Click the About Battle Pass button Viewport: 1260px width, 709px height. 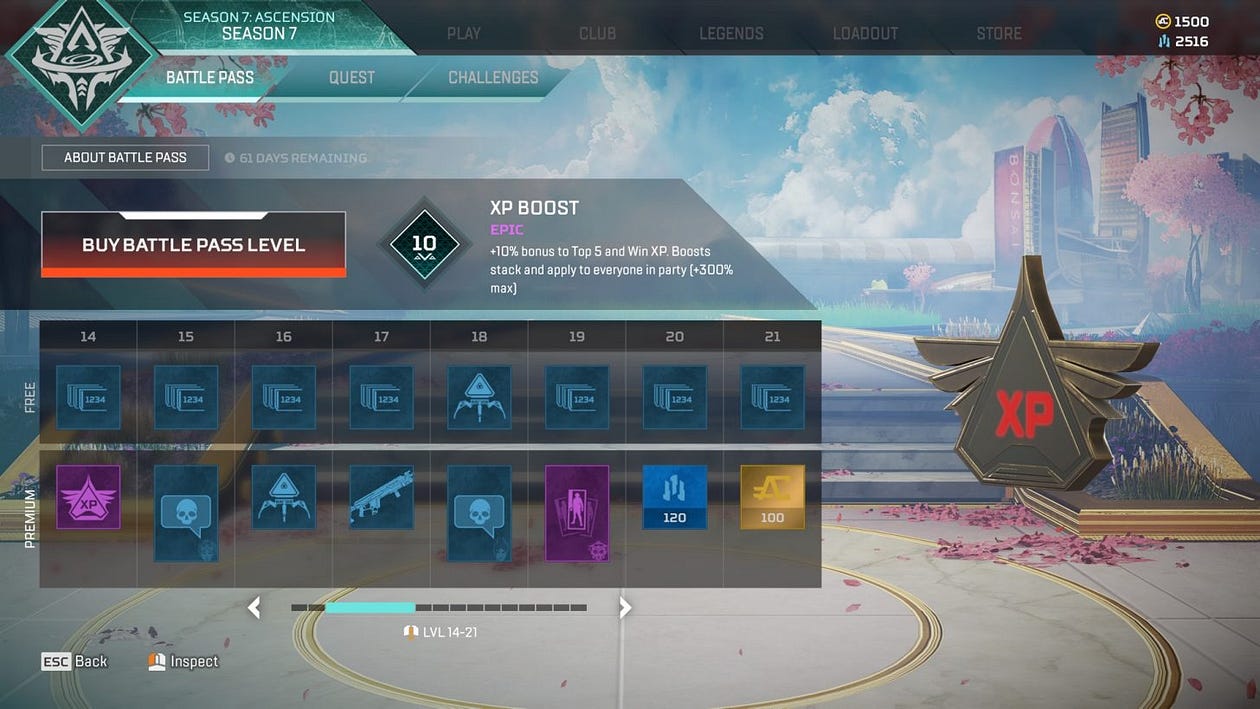click(125, 157)
